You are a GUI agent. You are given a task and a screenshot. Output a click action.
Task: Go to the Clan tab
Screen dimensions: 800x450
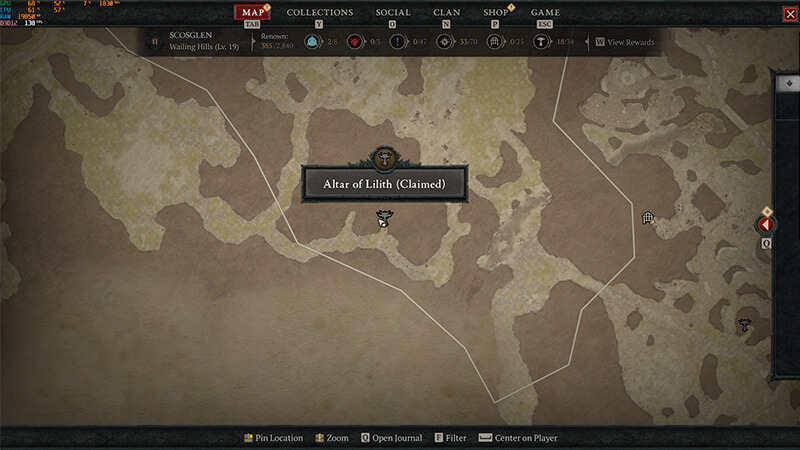tap(446, 12)
